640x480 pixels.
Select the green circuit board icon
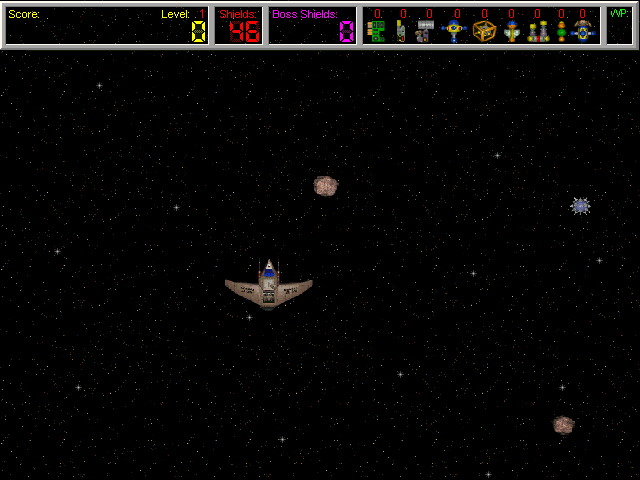376,31
